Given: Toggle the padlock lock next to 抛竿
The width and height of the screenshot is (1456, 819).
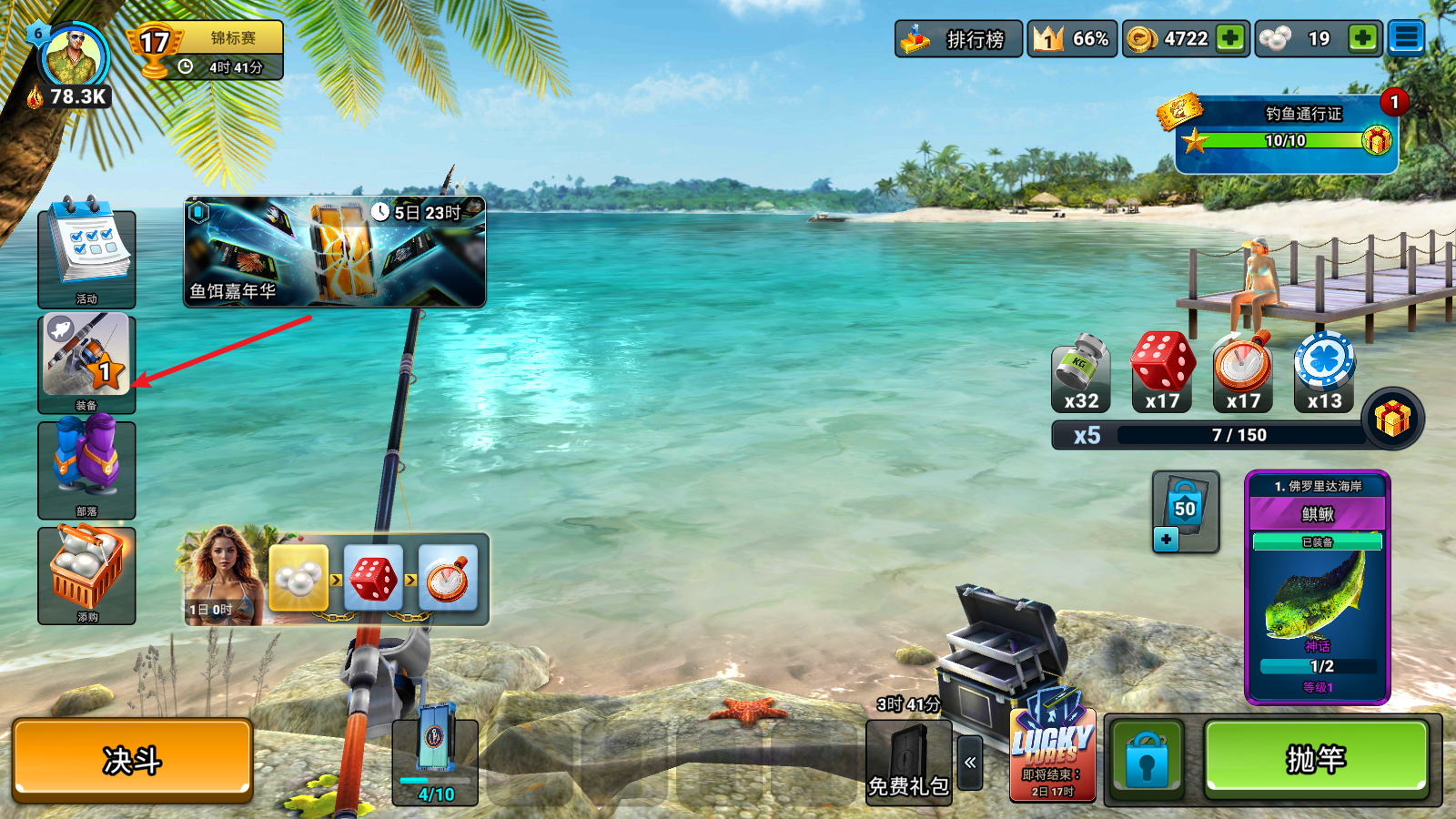Looking at the screenshot, I should [x=1148, y=760].
